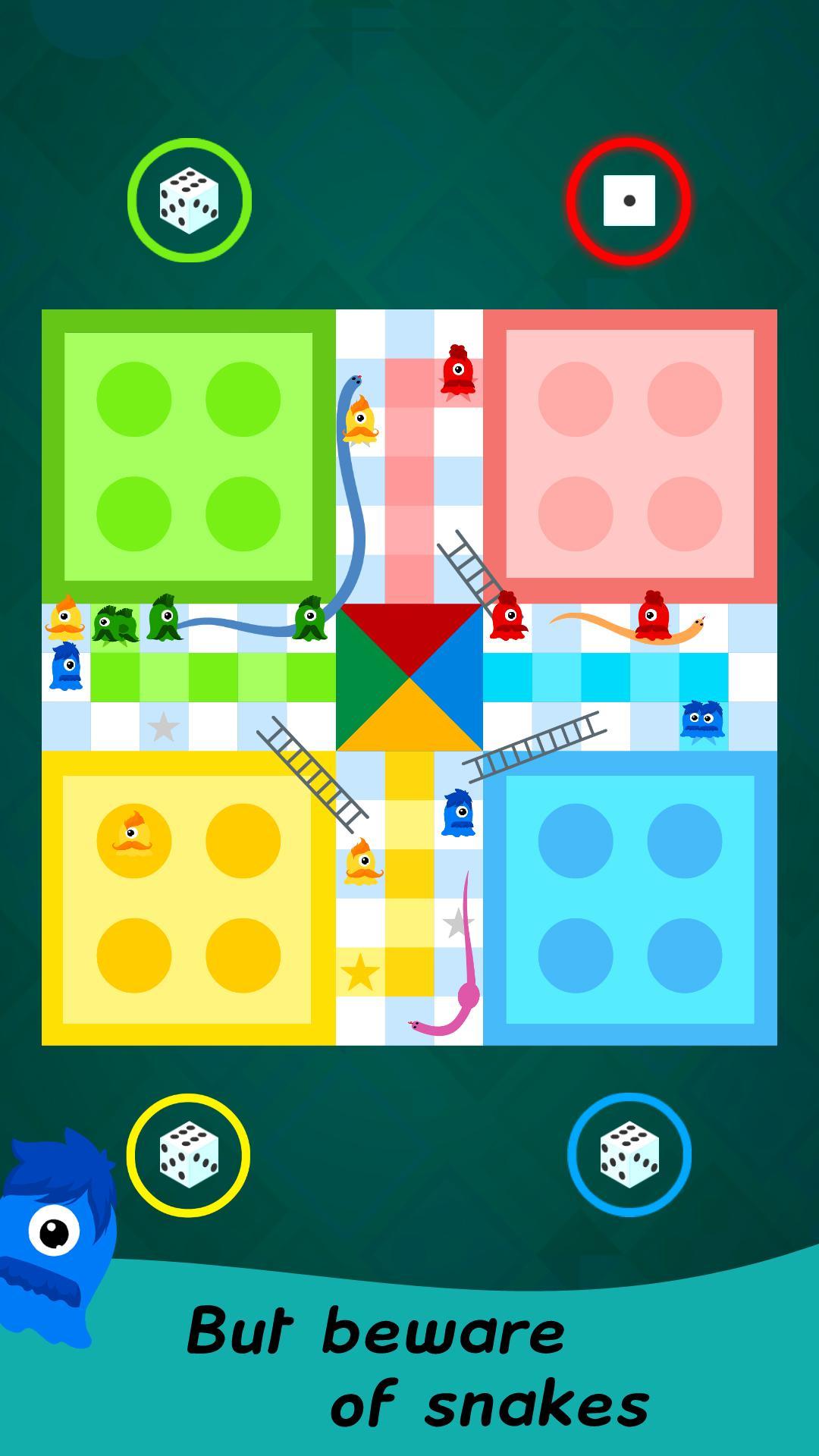Pick the red token beside the center triangle
Image resolution: width=819 pixels, height=1456 pixels.
507,617
